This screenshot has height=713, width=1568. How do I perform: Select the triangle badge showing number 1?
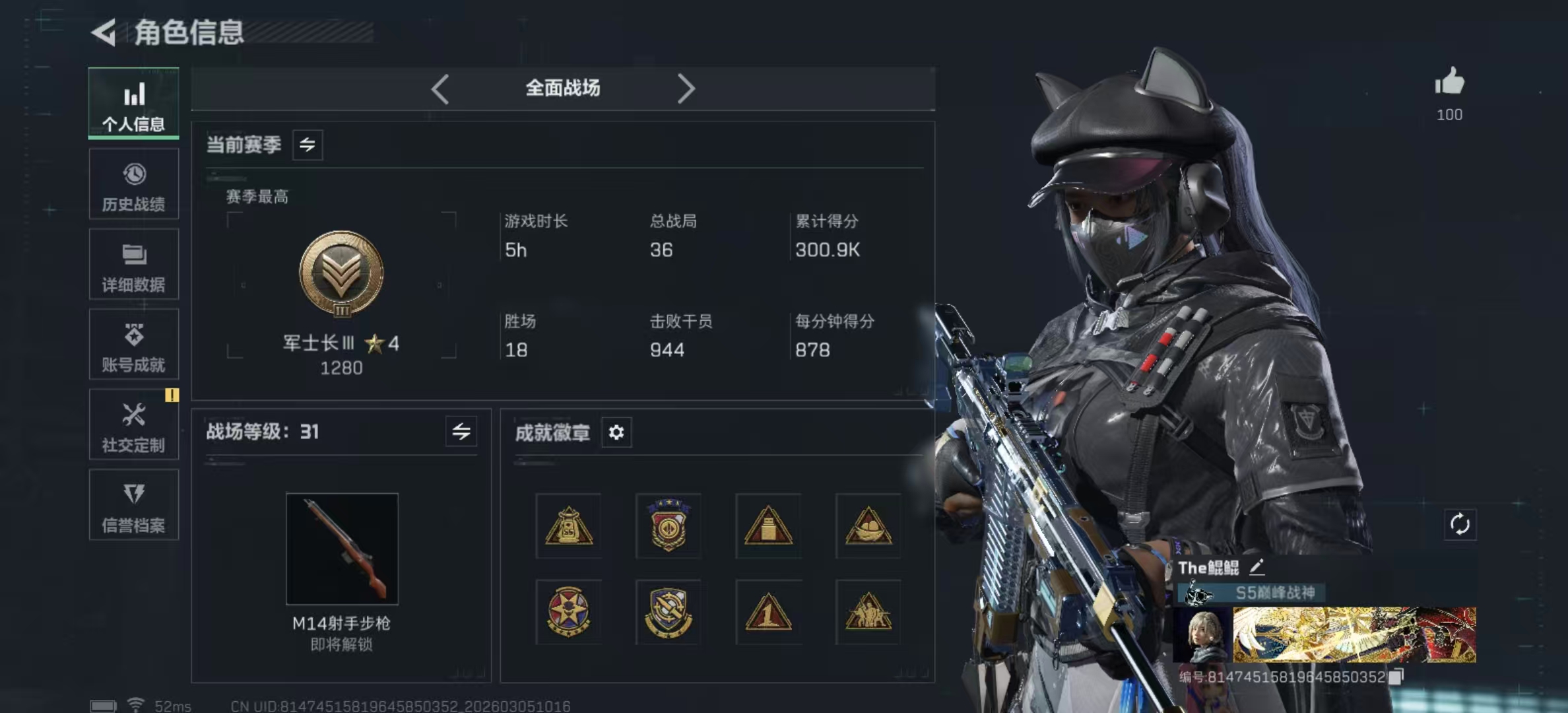768,612
